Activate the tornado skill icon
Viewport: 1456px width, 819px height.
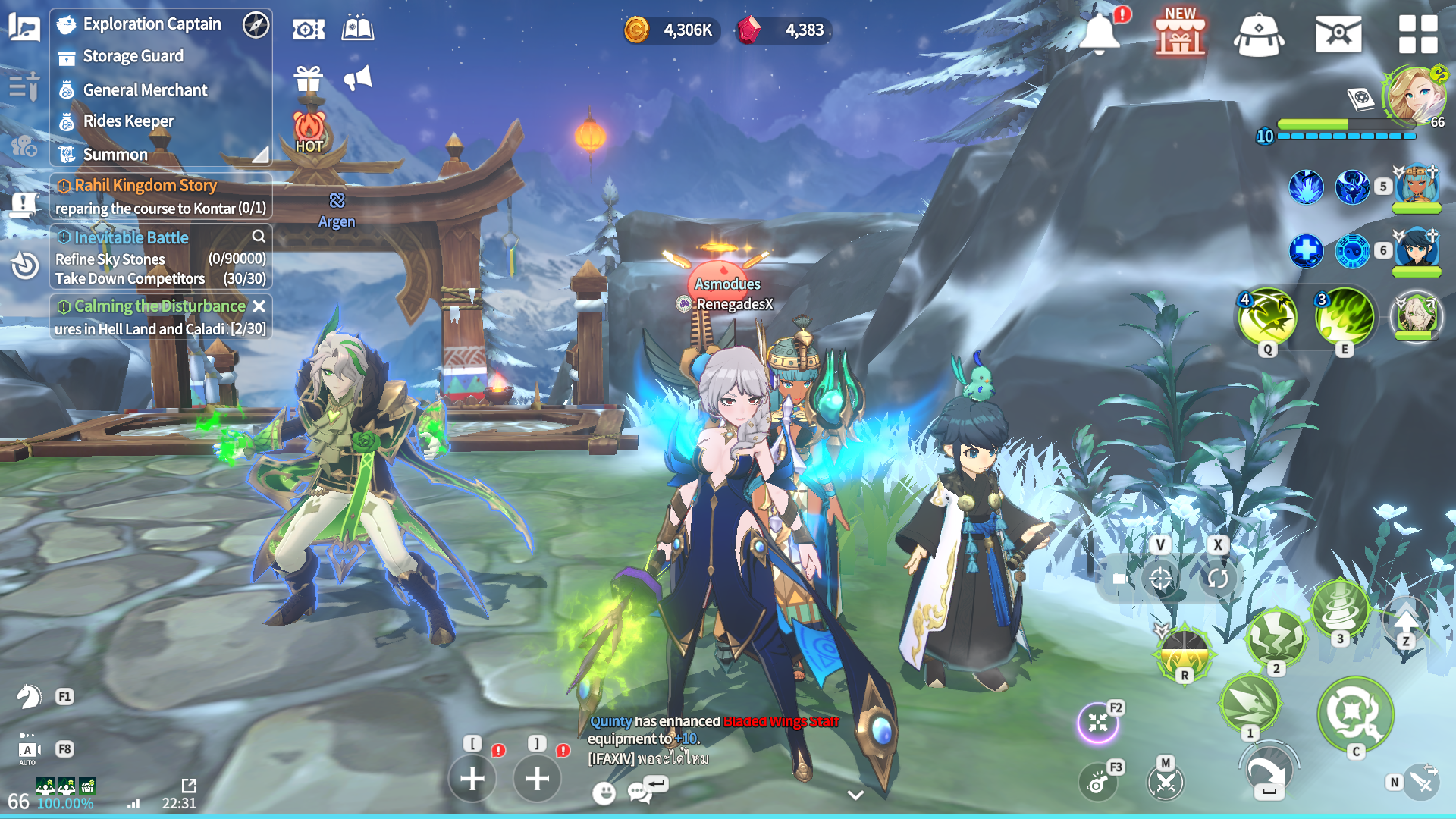coord(1340,609)
